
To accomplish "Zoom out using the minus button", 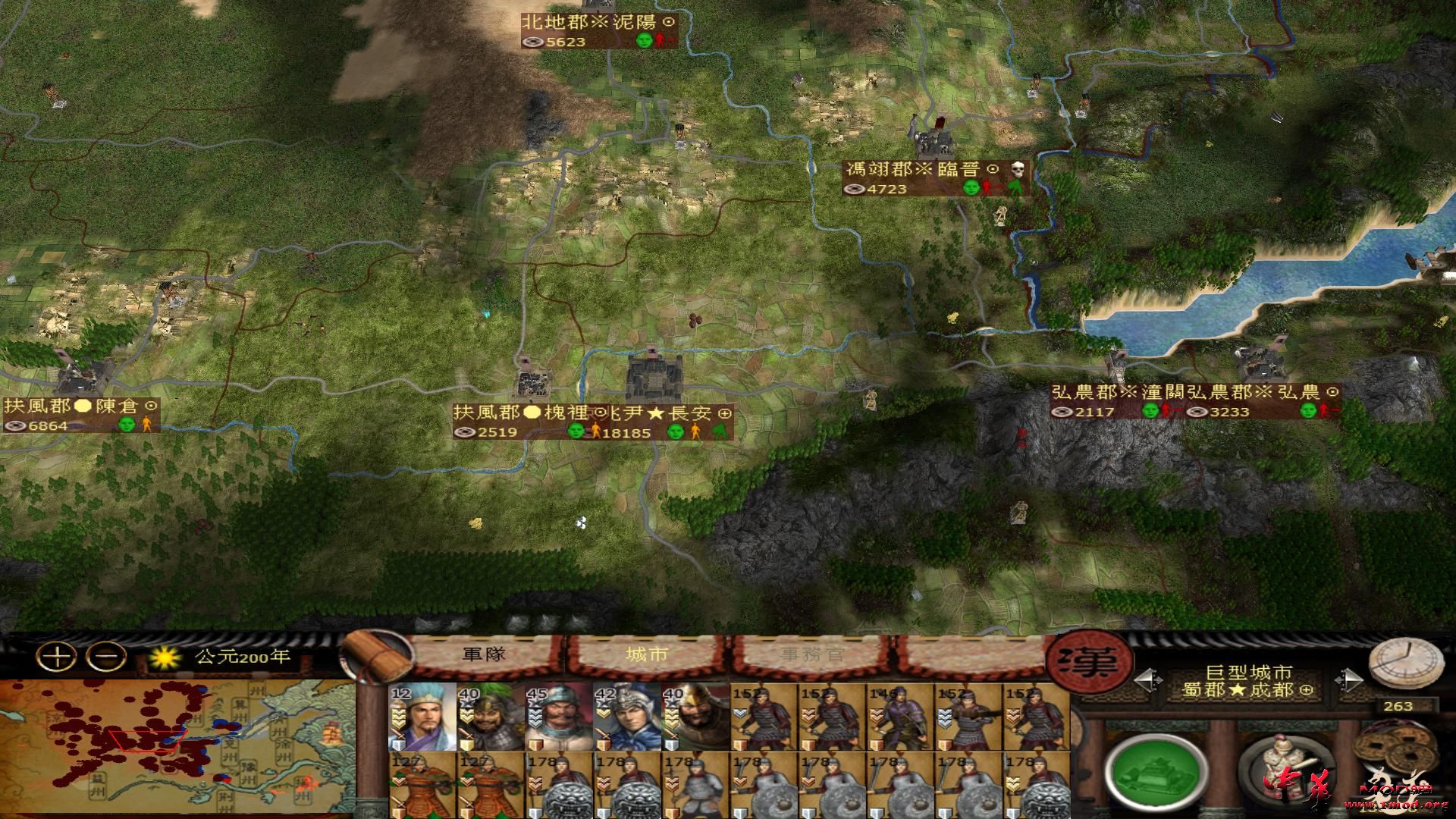I will [x=105, y=655].
